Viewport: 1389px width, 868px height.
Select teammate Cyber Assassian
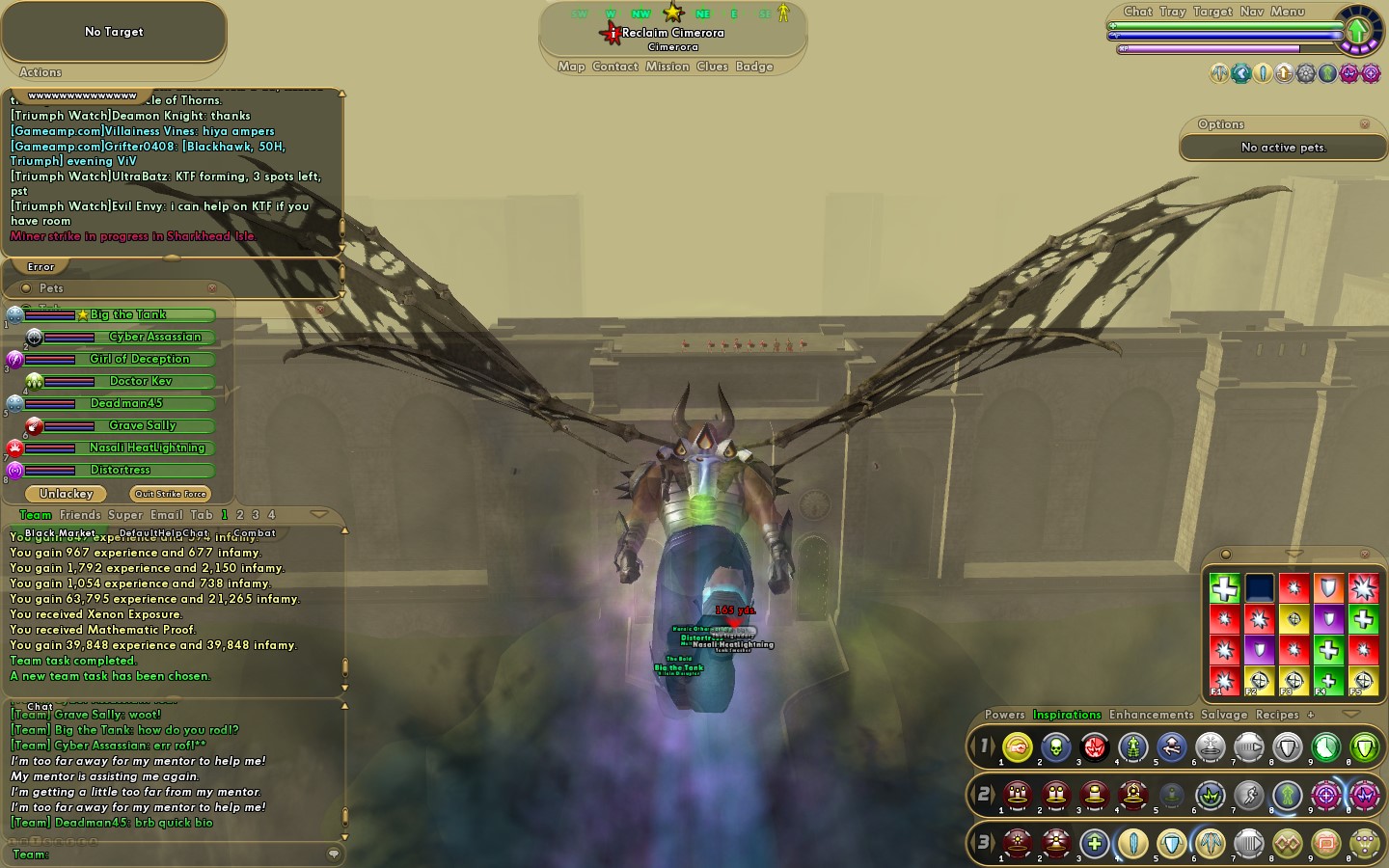(154, 337)
